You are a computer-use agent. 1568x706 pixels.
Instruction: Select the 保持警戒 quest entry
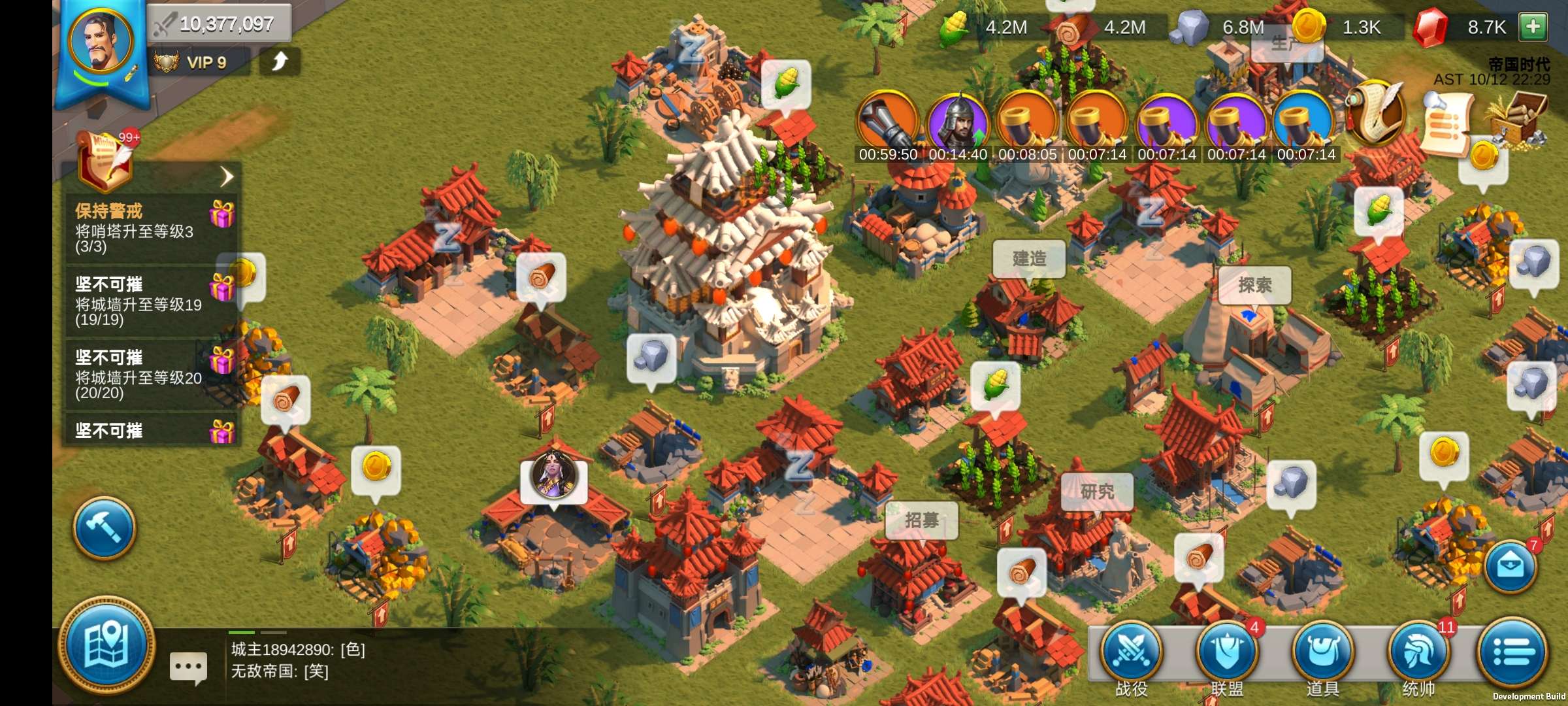pos(150,227)
